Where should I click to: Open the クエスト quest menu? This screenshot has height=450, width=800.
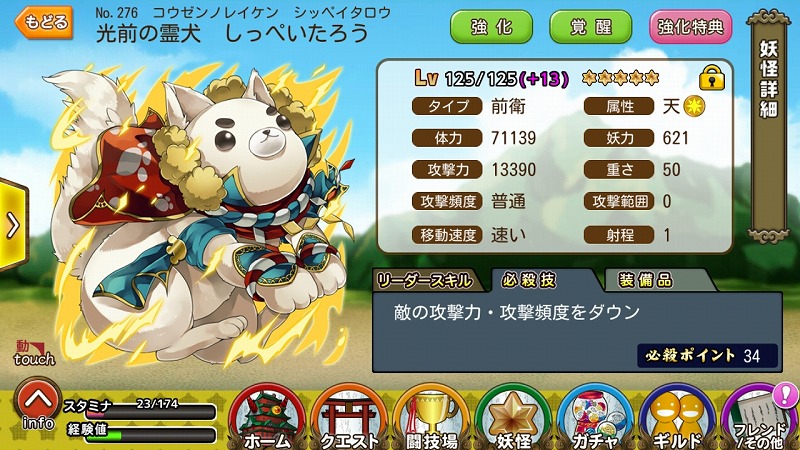point(347,417)
